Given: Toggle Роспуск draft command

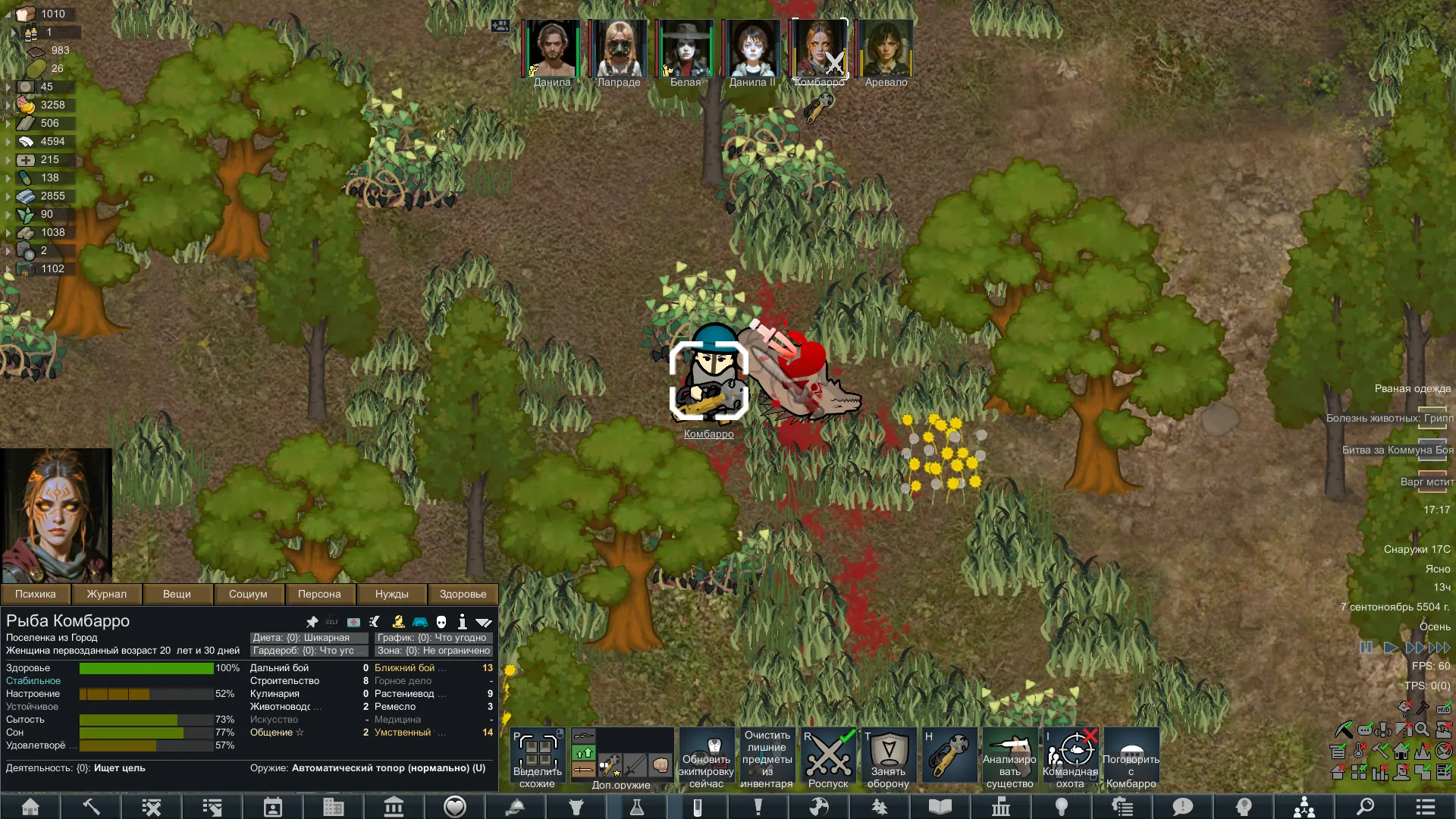Looking at the screenshot, I should coord(828,758).
